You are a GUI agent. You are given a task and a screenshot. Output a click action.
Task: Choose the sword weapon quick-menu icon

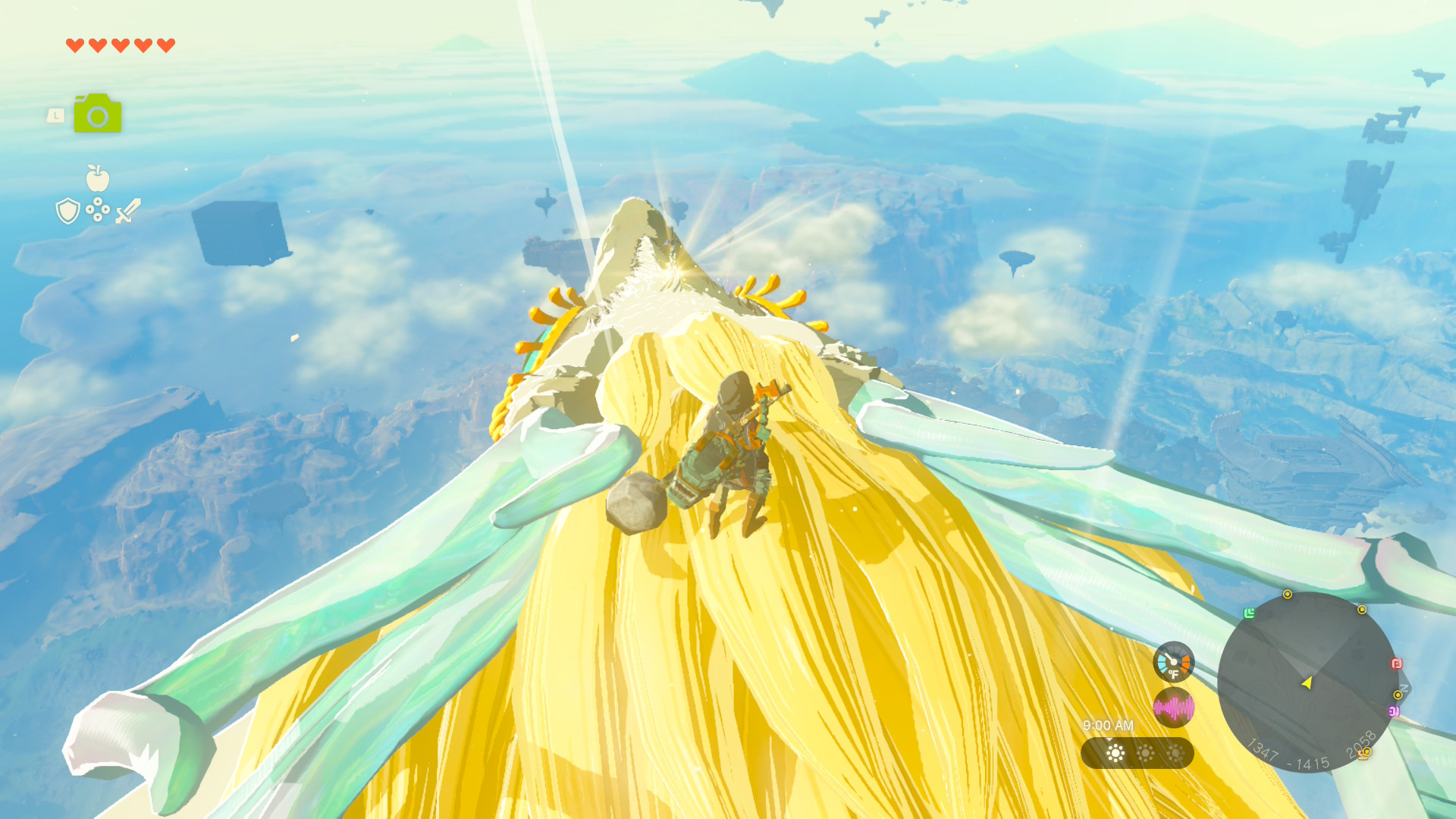(128, 211)
